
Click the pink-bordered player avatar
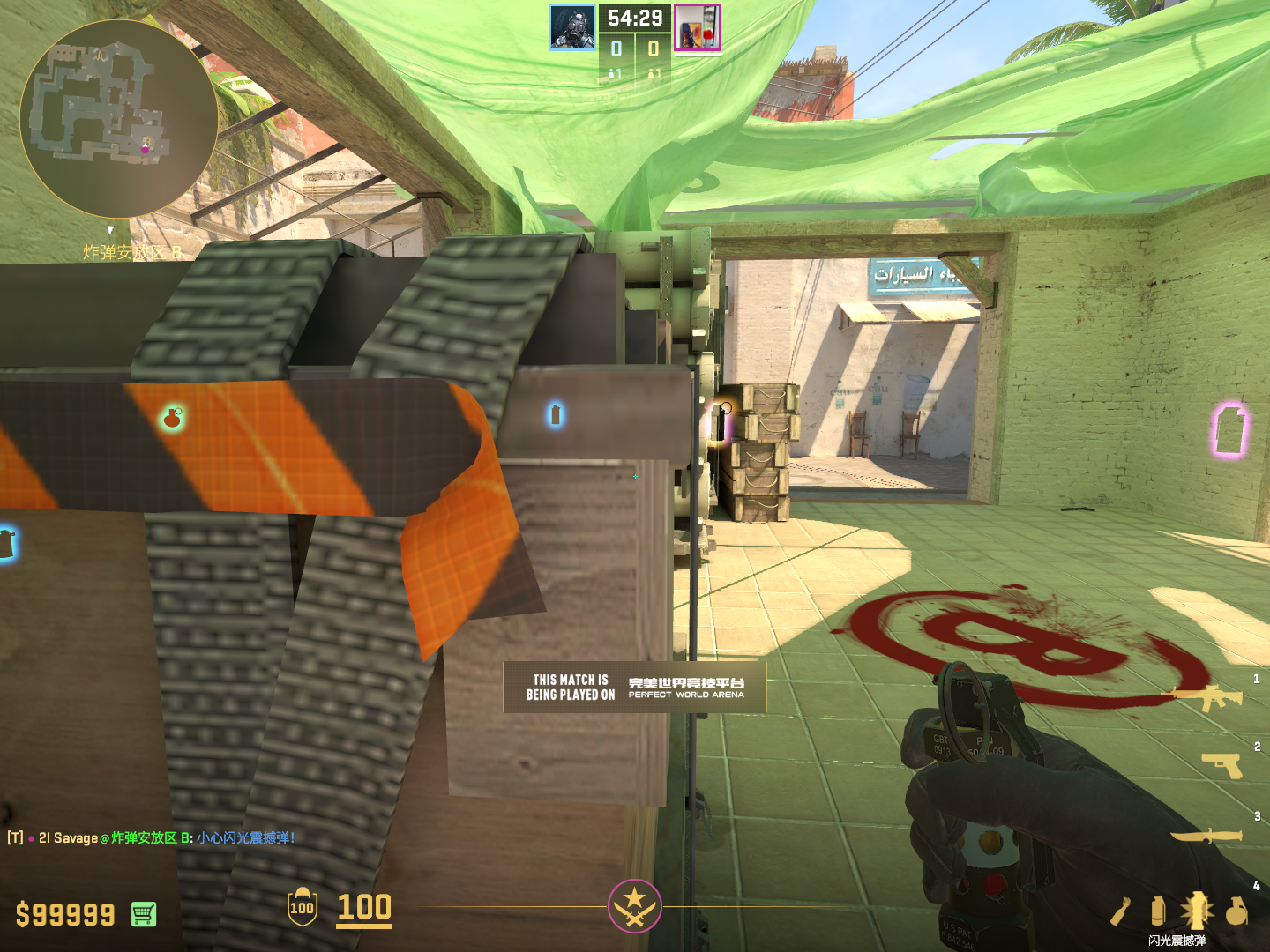click(698, 27)
